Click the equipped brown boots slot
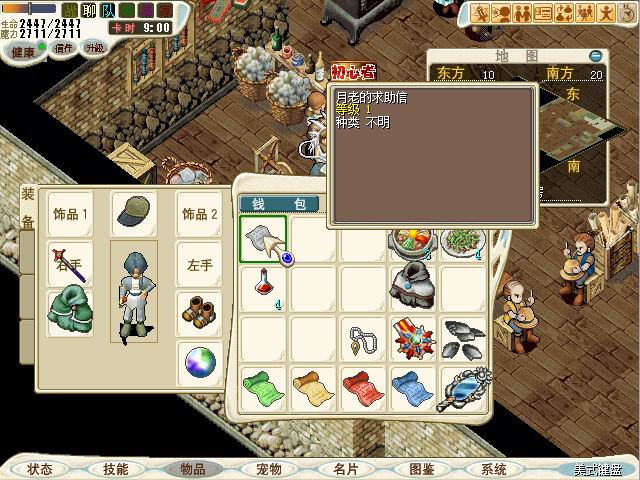Image resolution: width=640 pixels, height=480 pixels. (199, 314)
